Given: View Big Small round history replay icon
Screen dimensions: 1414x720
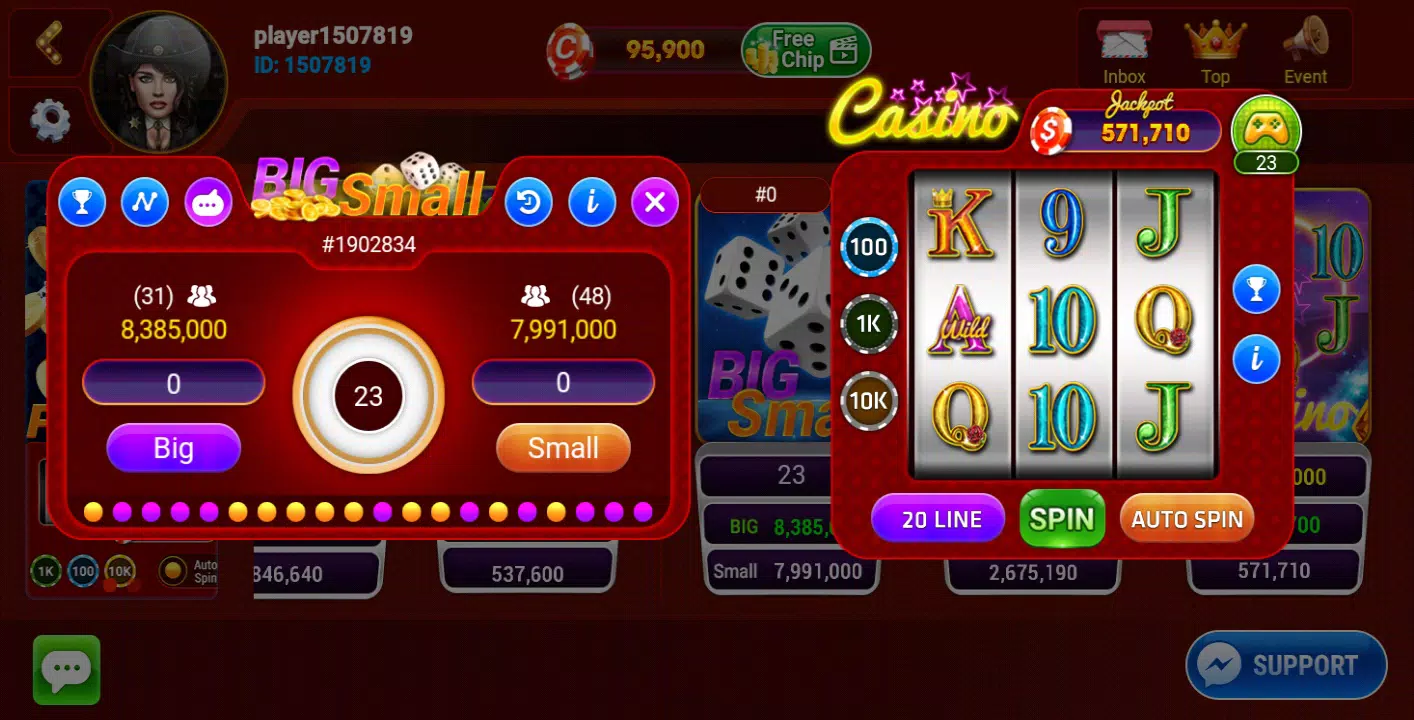Looking at the screenshot, I should click(529, 202).
